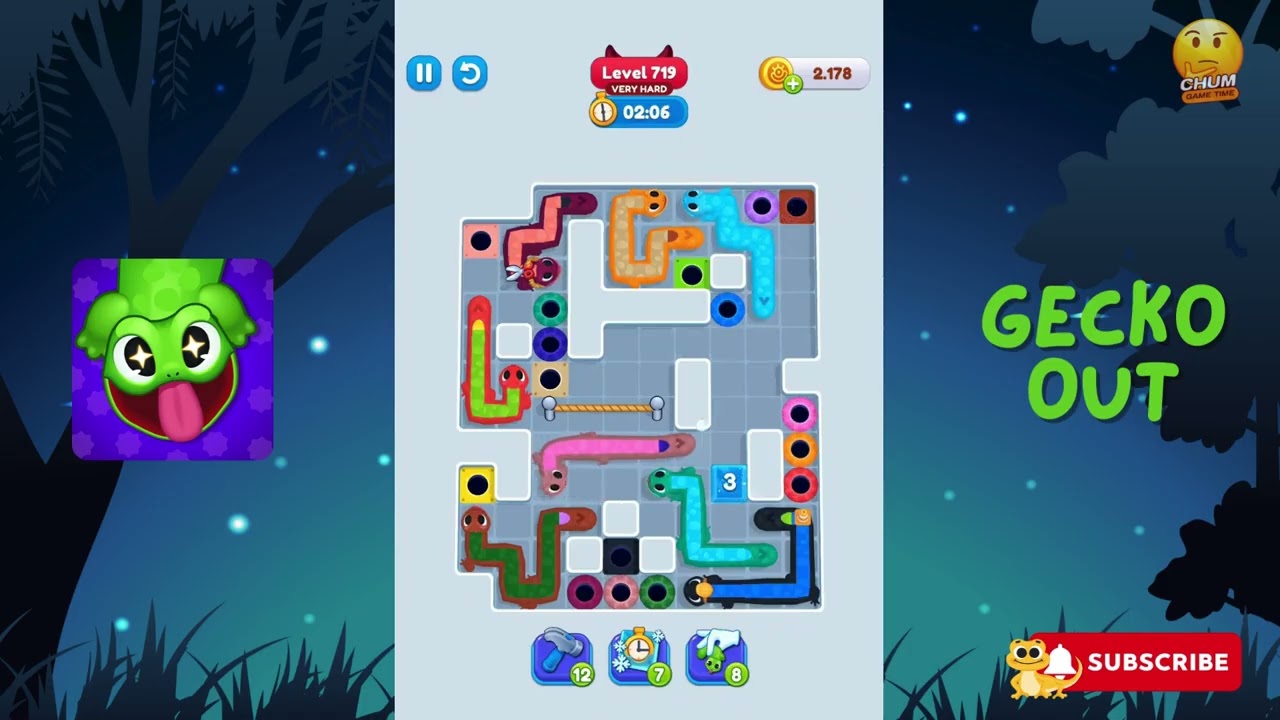Click the gold coin icon
The height and width of the screenshot is (720, 1280).
tap(775, 73)
